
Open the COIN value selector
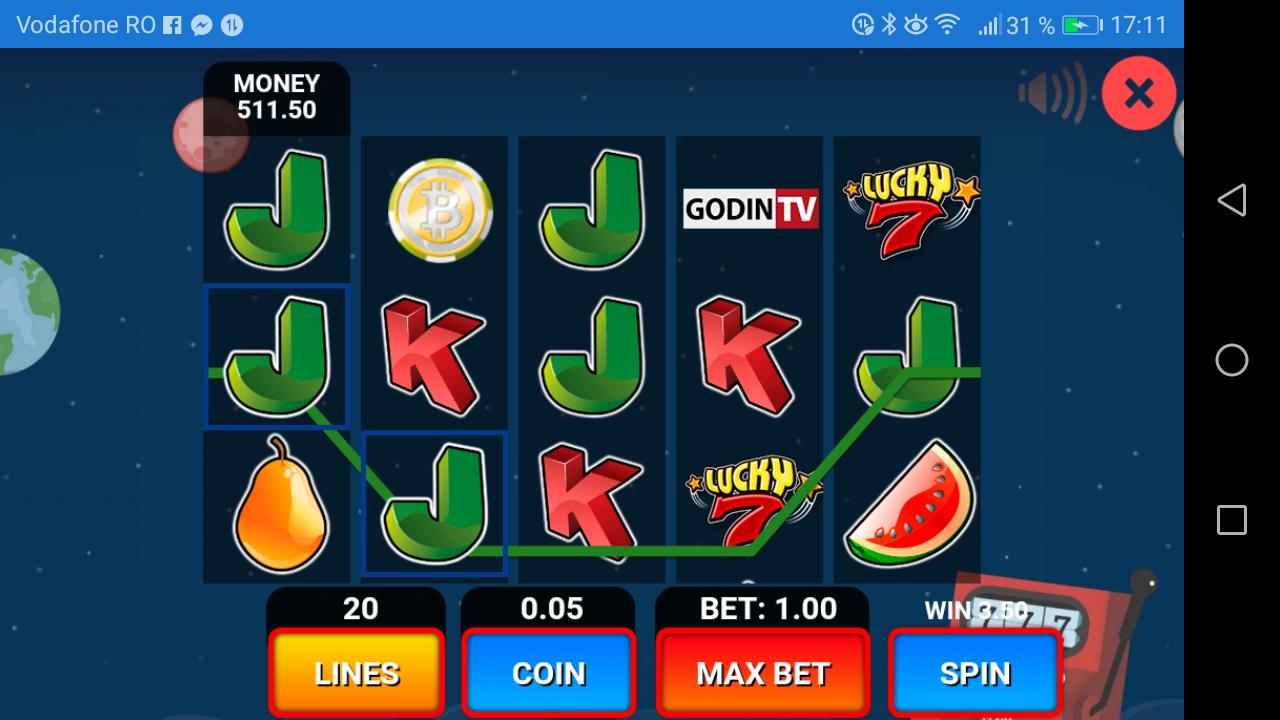pos(548,673)
